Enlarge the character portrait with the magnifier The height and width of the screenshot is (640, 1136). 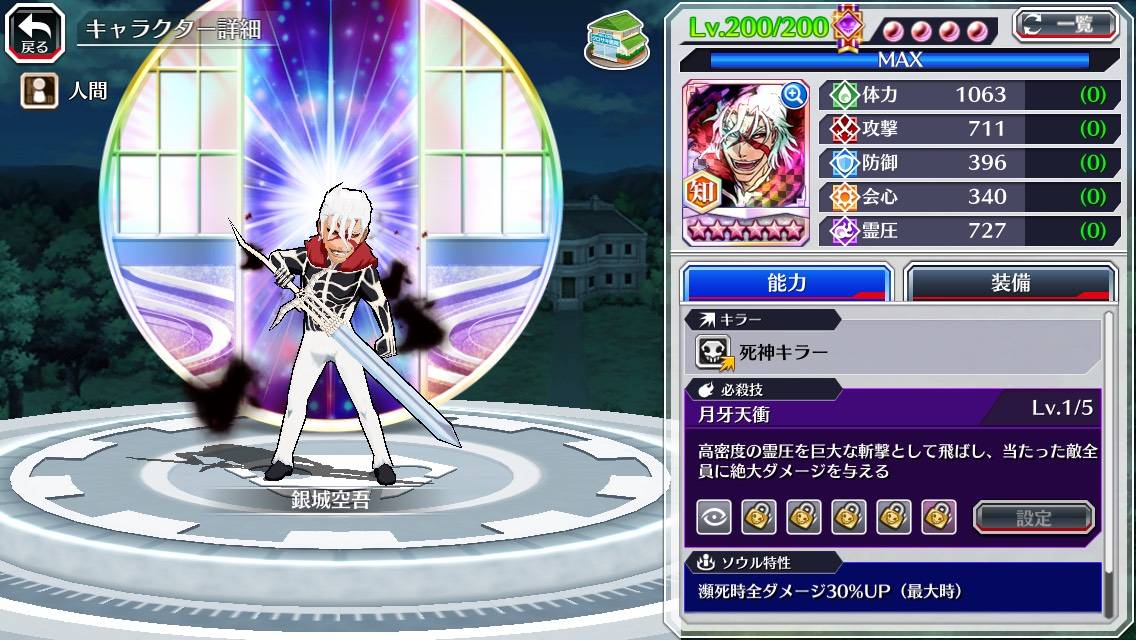(794, 95)
